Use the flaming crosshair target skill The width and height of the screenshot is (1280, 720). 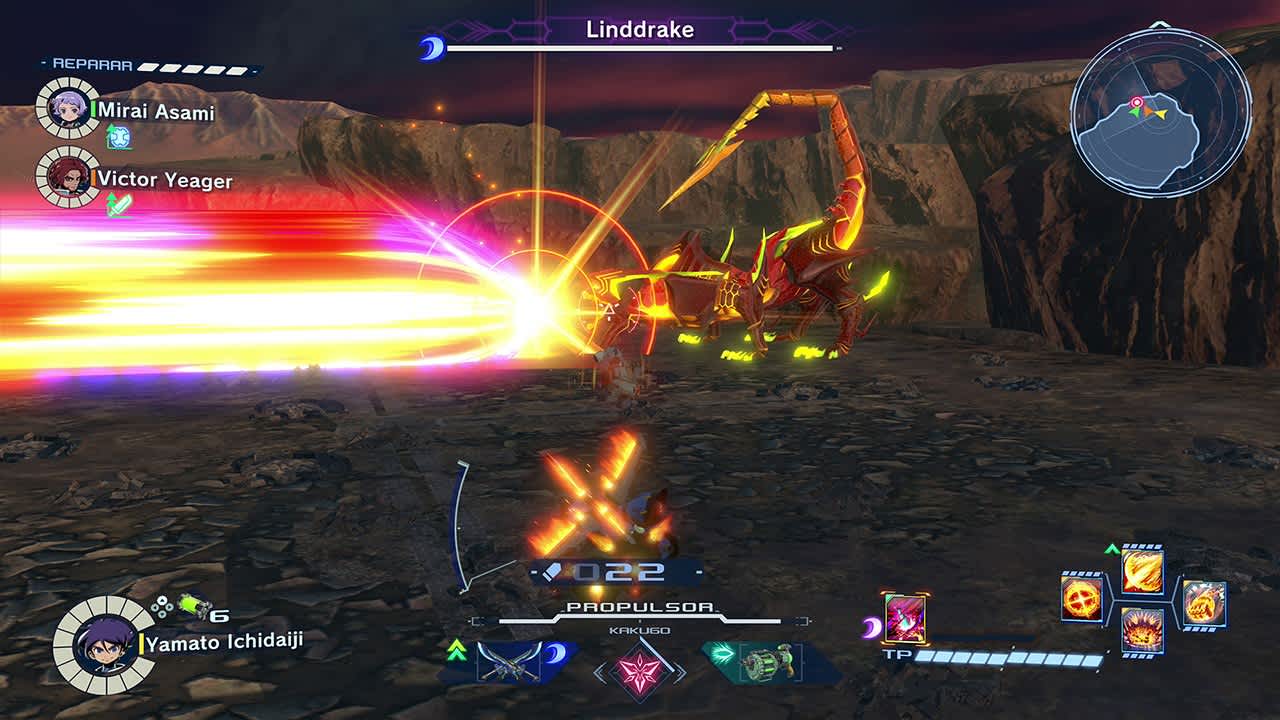click(x=1081, y=598)
